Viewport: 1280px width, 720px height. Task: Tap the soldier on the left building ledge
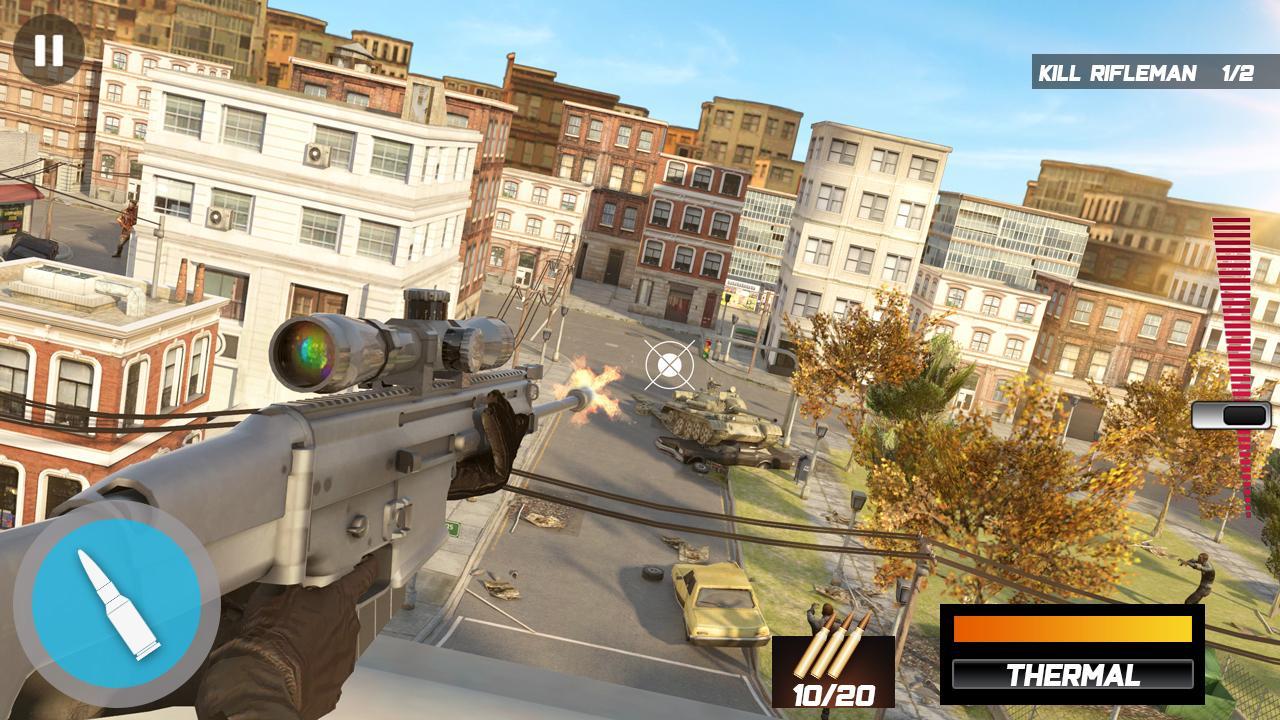[x=124, y=224]
